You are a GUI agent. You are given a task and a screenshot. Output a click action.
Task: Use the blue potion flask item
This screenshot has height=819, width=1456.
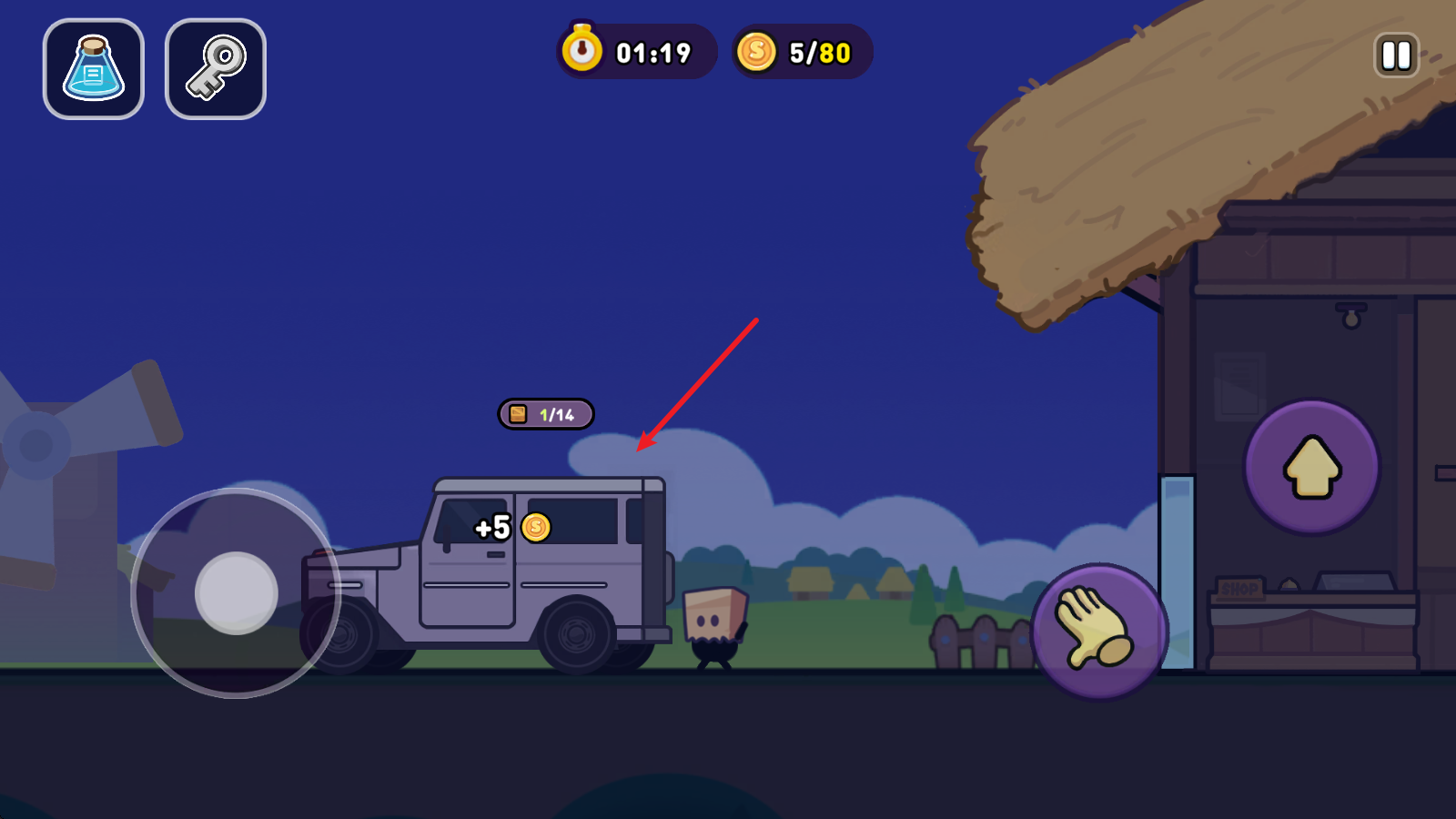(94, 69)
